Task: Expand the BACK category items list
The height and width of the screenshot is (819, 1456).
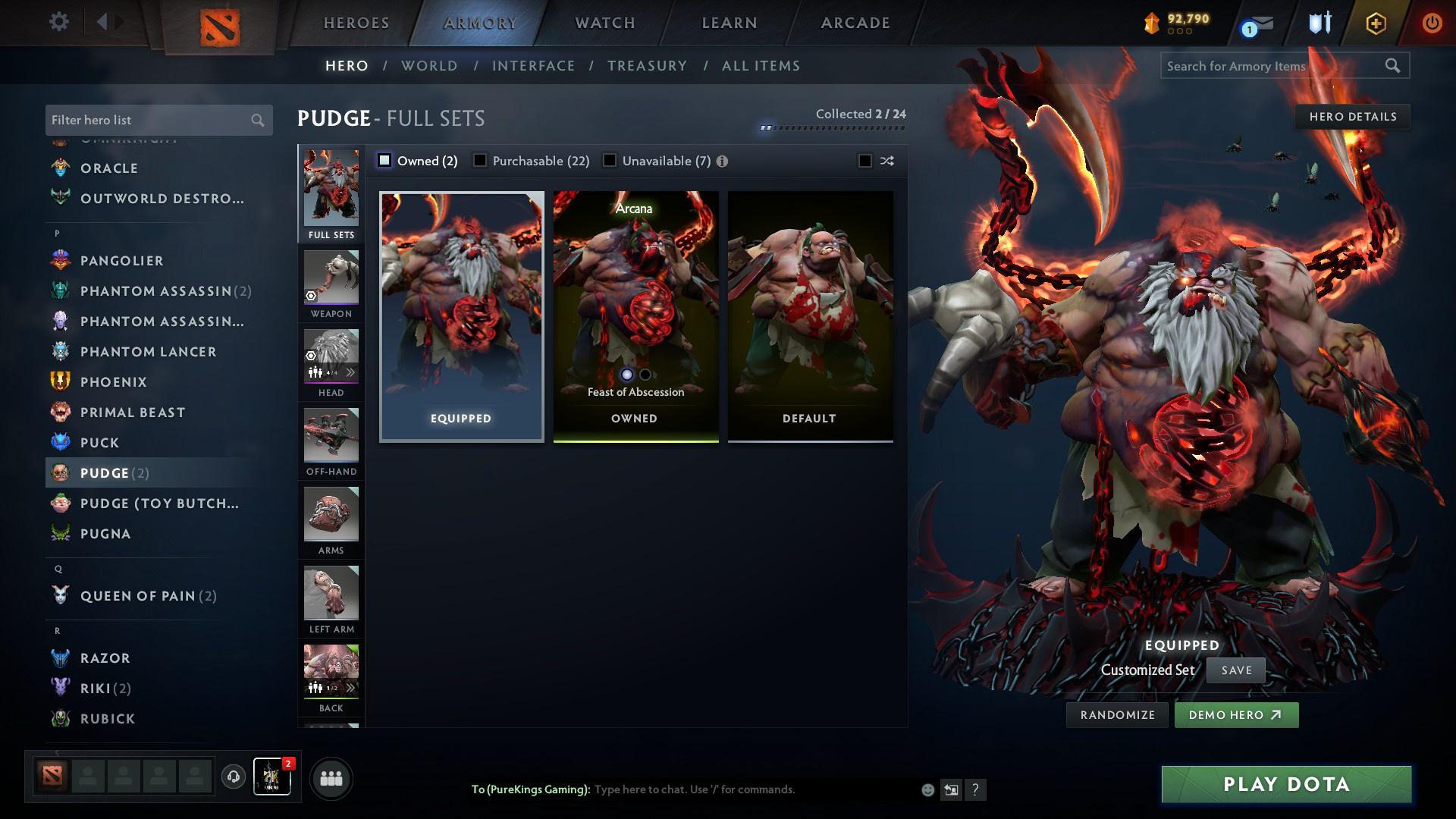Action: [350, 688]
